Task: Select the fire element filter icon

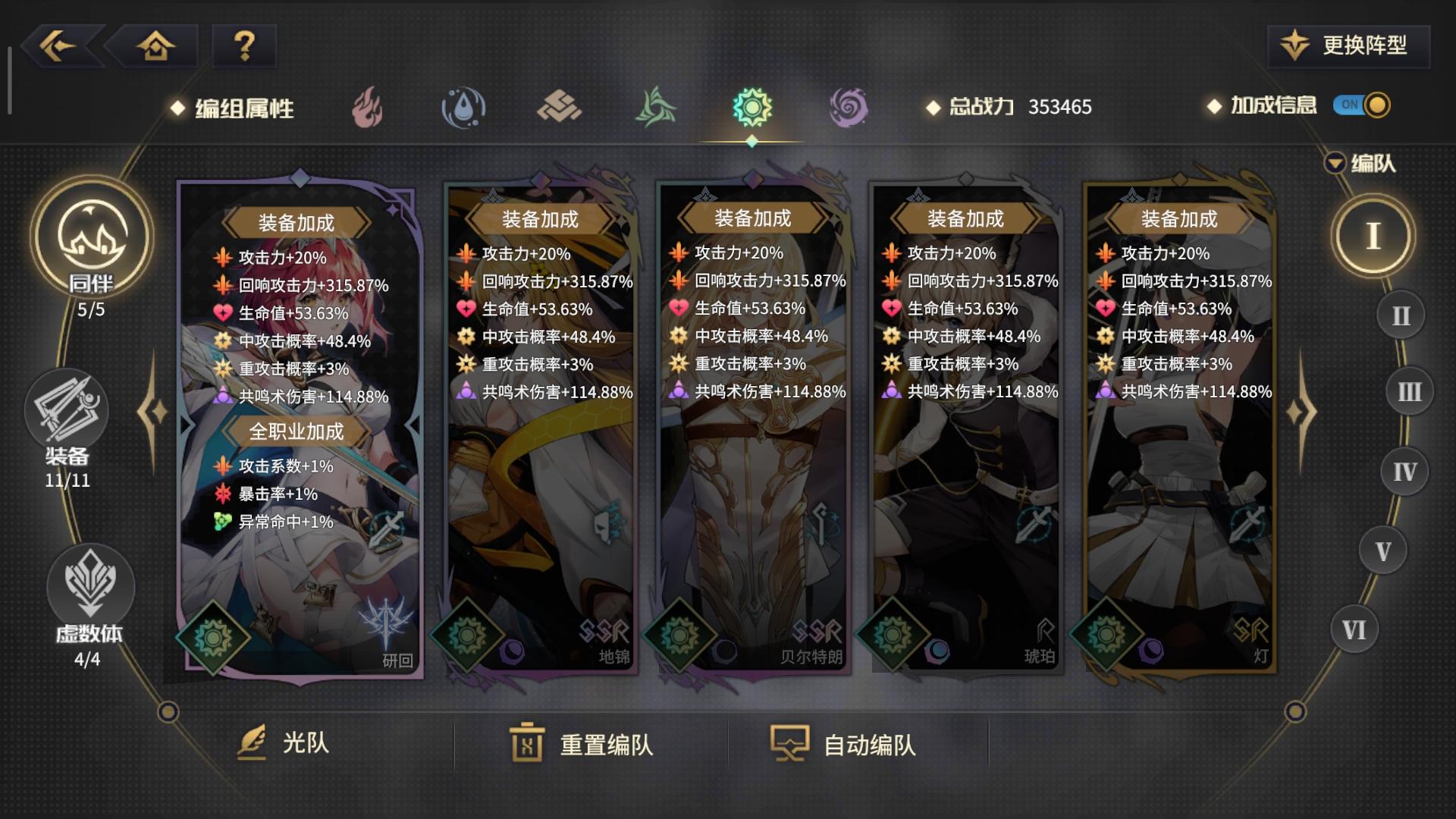Action: (366, 107)
